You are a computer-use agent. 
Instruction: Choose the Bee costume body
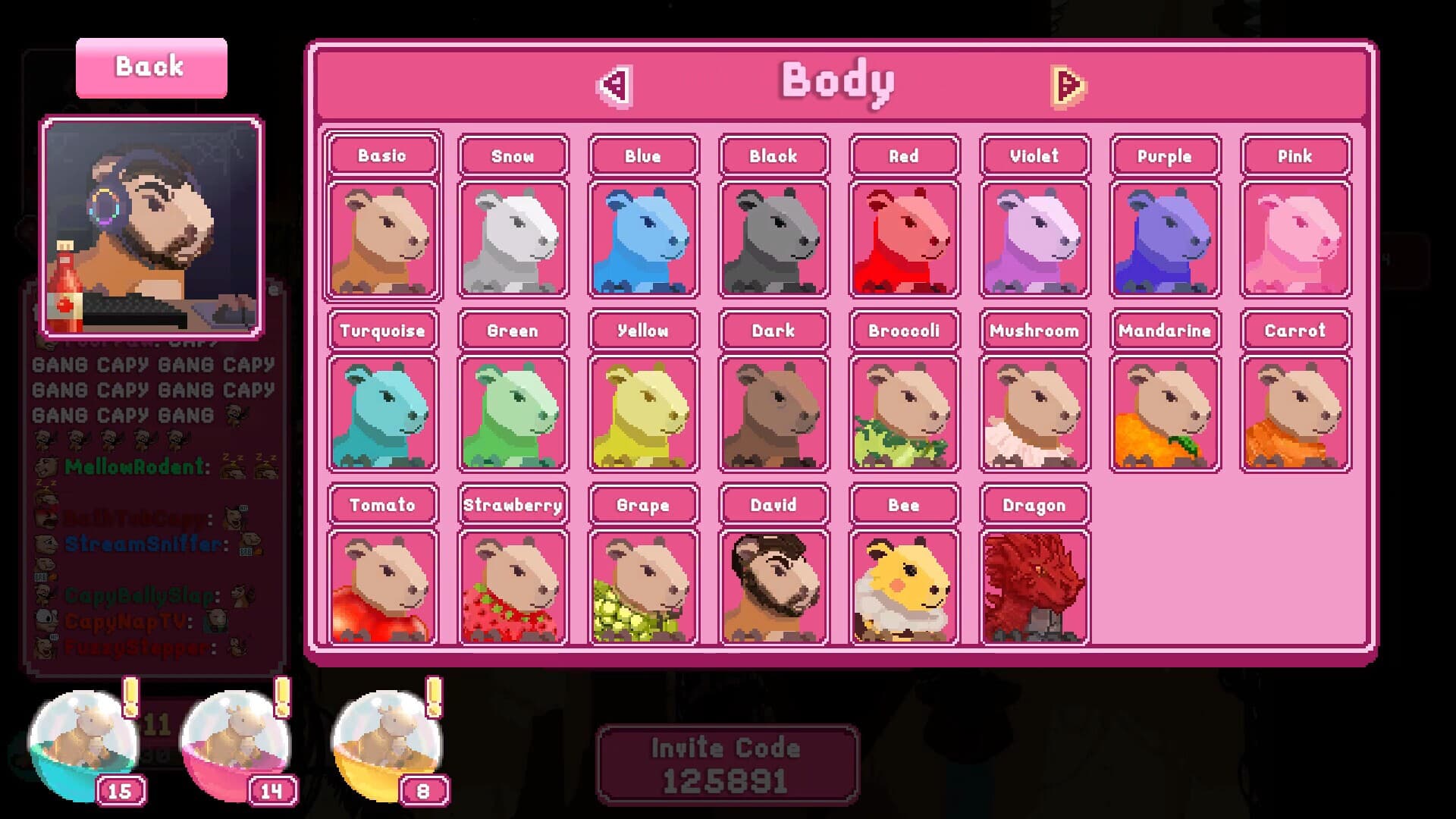tap(904, 586)
